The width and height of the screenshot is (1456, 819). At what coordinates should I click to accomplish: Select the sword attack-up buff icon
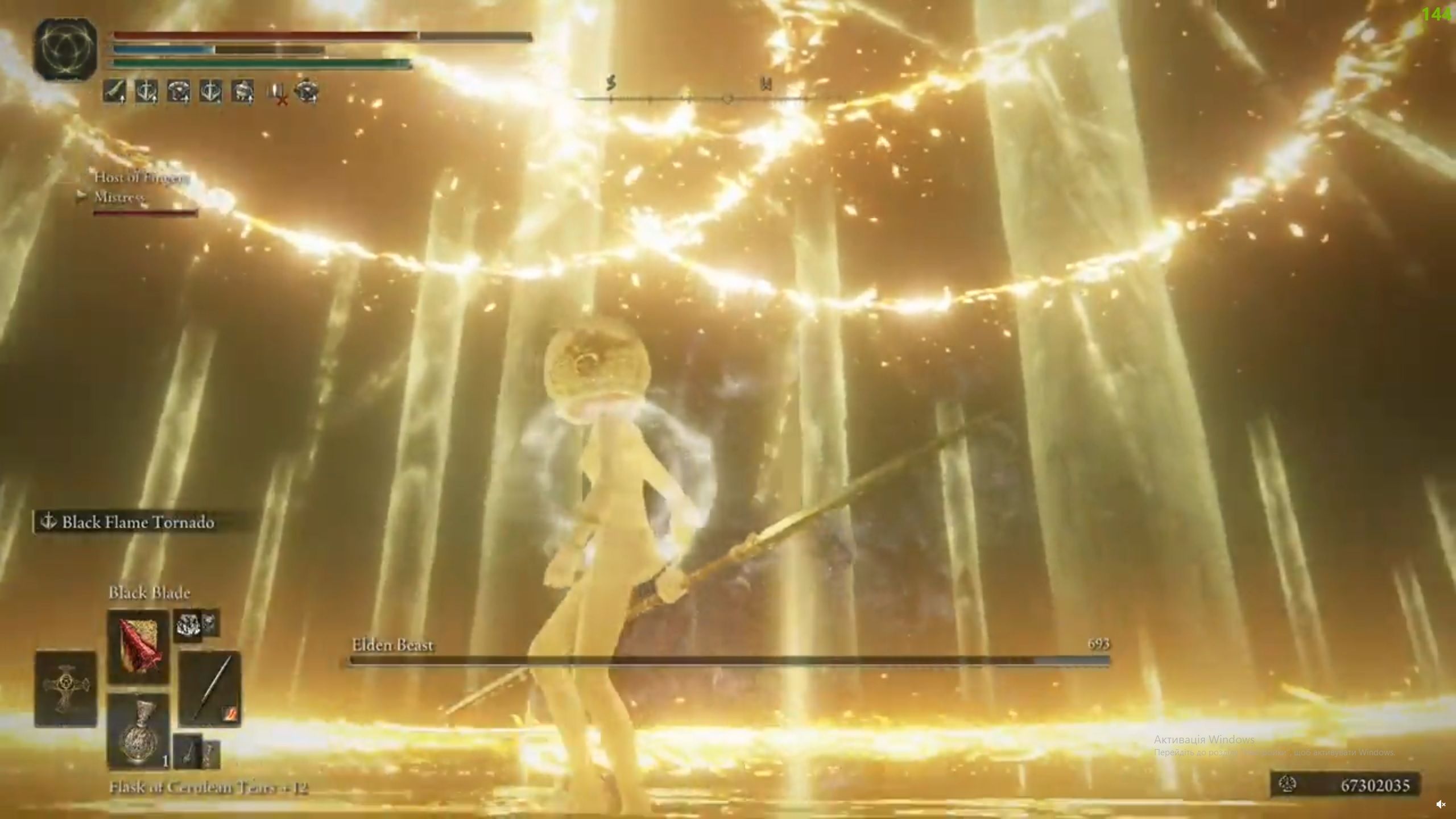(x=114, y=91)
